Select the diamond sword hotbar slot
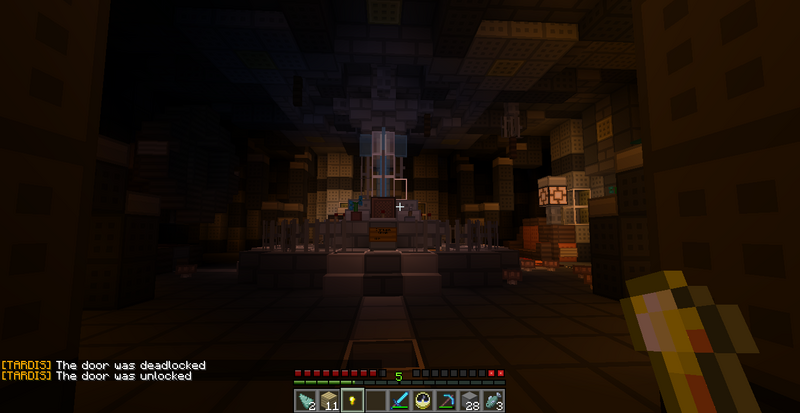Screen dimensions: 800x413 pyautogui.click(x=400, y=400)
